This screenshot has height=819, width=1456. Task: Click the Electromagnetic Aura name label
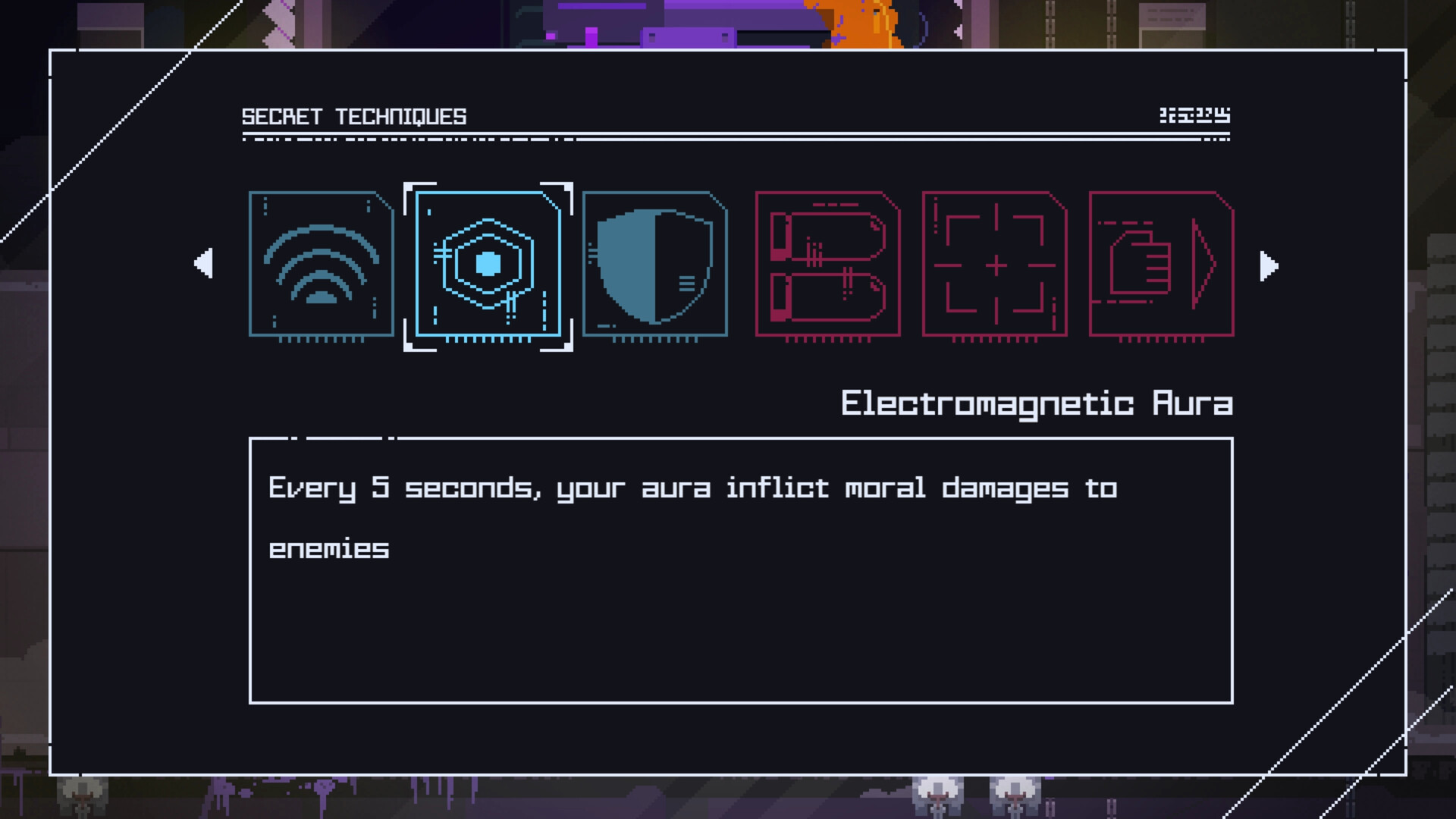(1037, 403)
